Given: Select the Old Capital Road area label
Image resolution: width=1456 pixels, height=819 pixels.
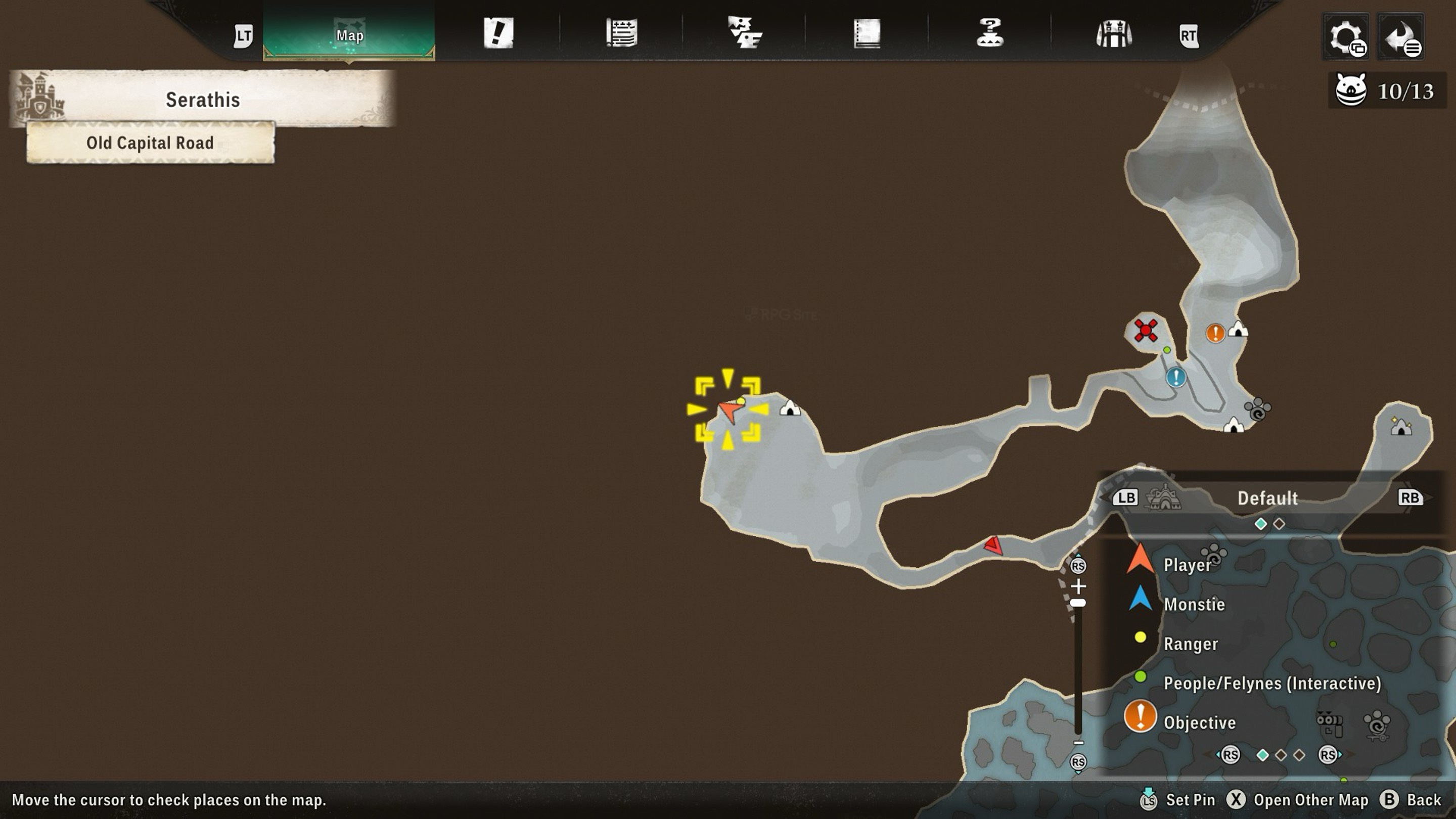Looking at the screenshot, I should pos(150,143).
